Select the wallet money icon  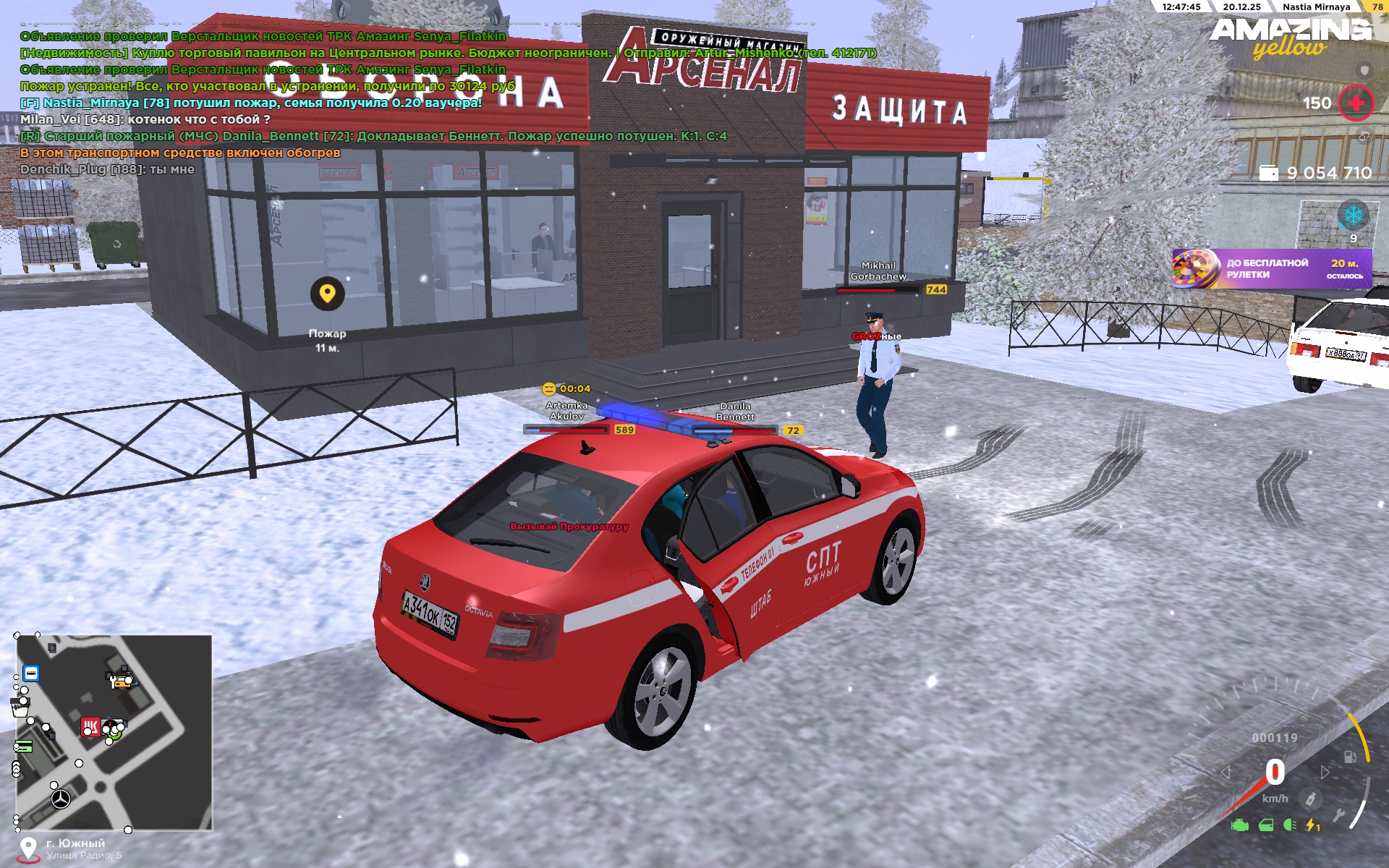pos(1269,174)
